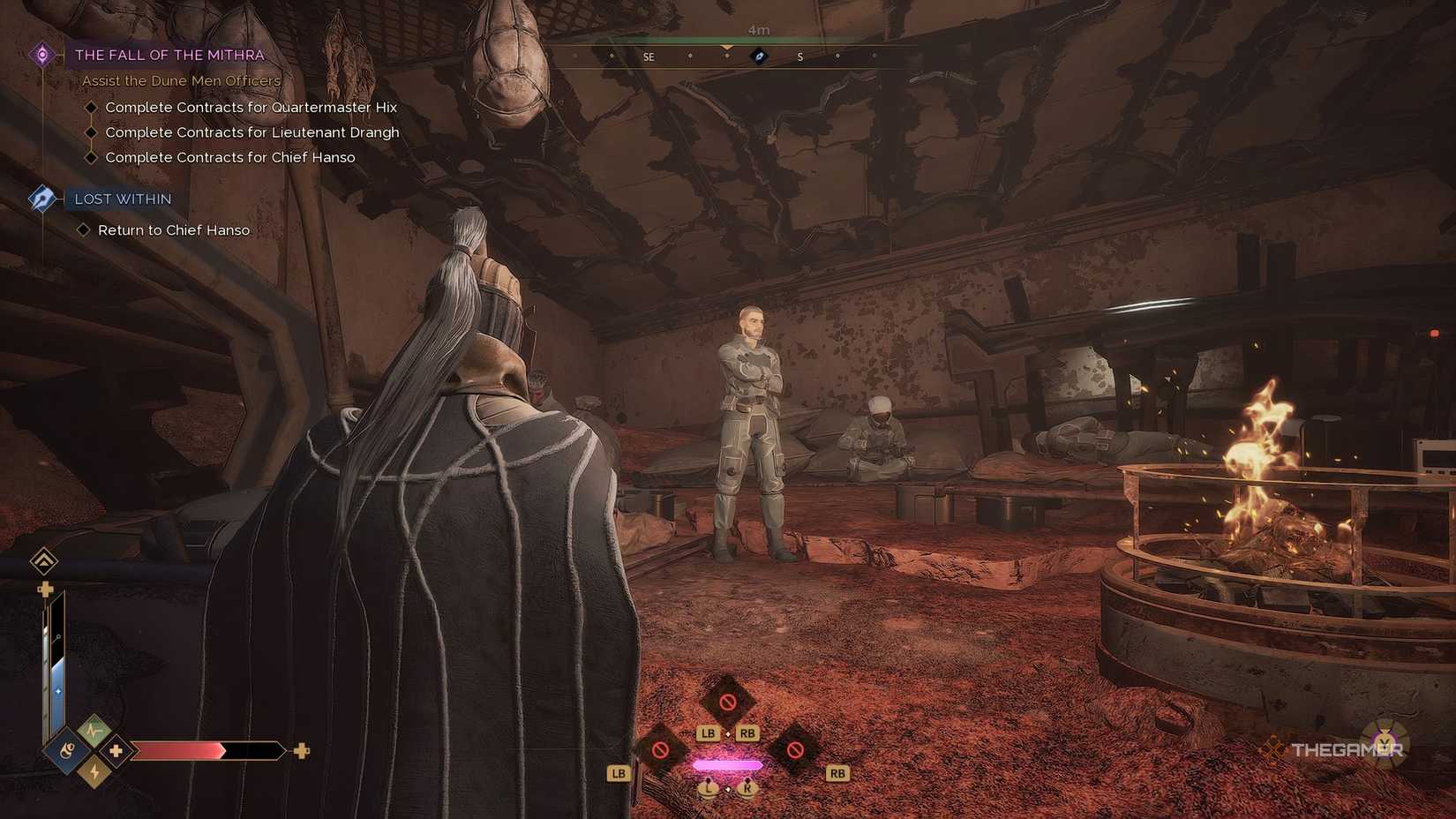The width and height of the screenshot is (1456, 819).
Task: Click the gold lightning stamina diamond icon
Action: 94,771
